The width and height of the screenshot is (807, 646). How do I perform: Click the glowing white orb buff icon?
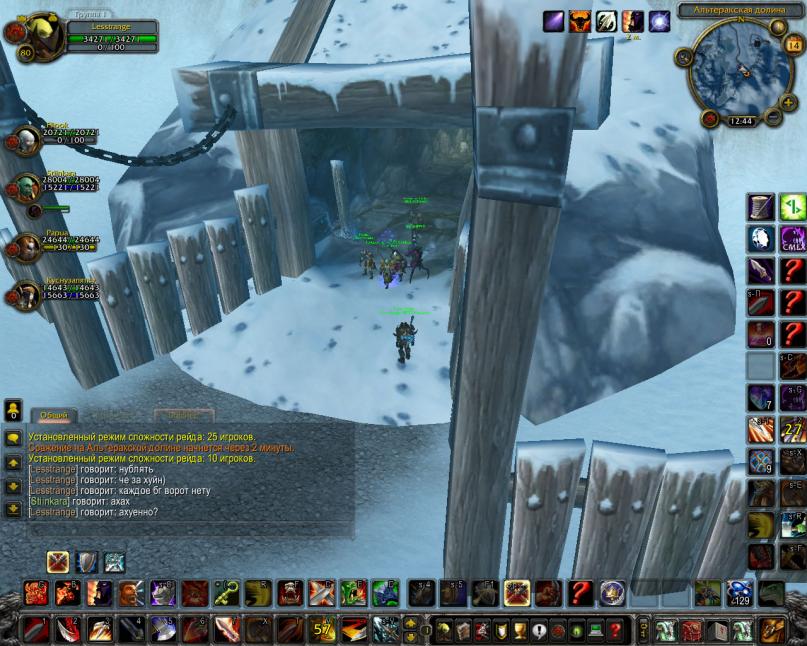click(x=659, y=21)
